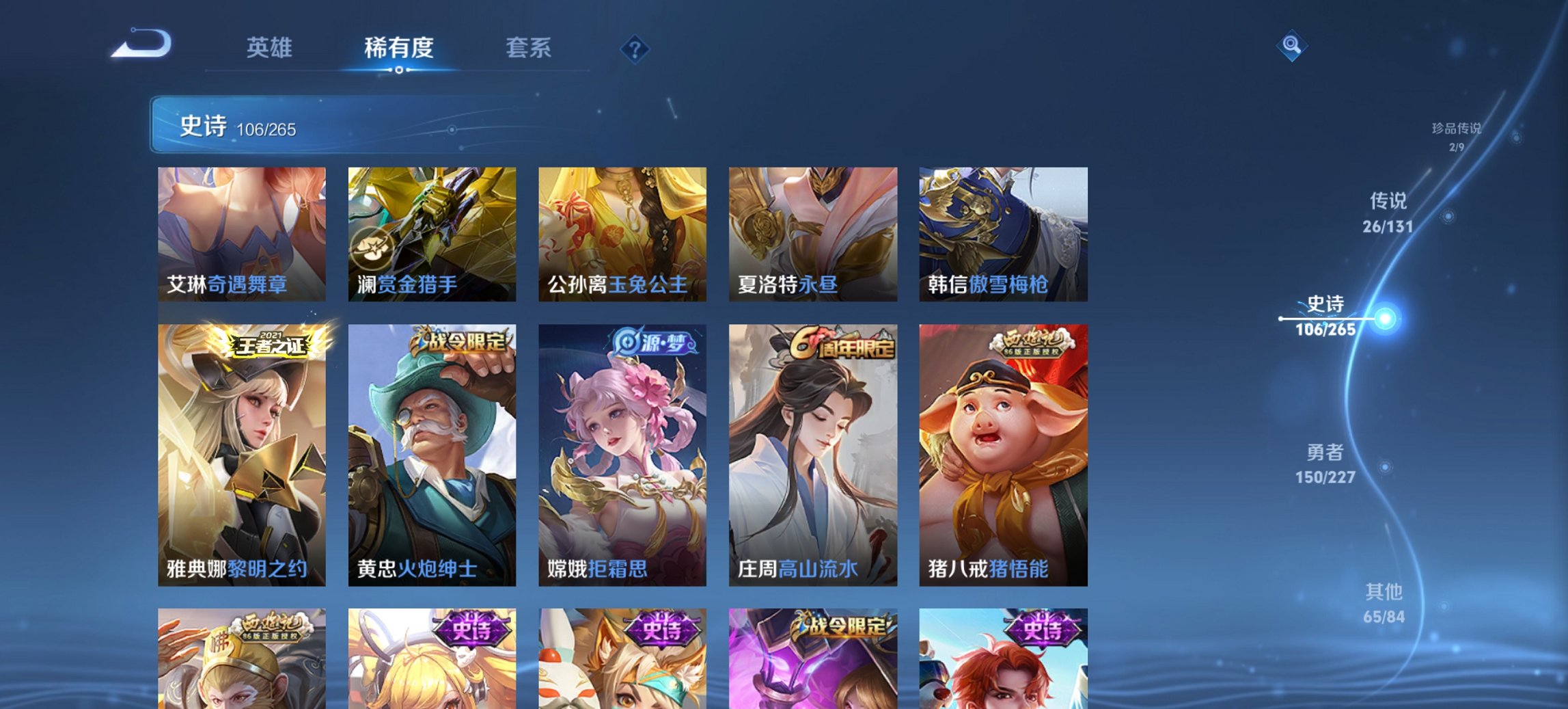Open the help question mark icon
This screenshot has height=709, width=1568.
click(635, 49)
